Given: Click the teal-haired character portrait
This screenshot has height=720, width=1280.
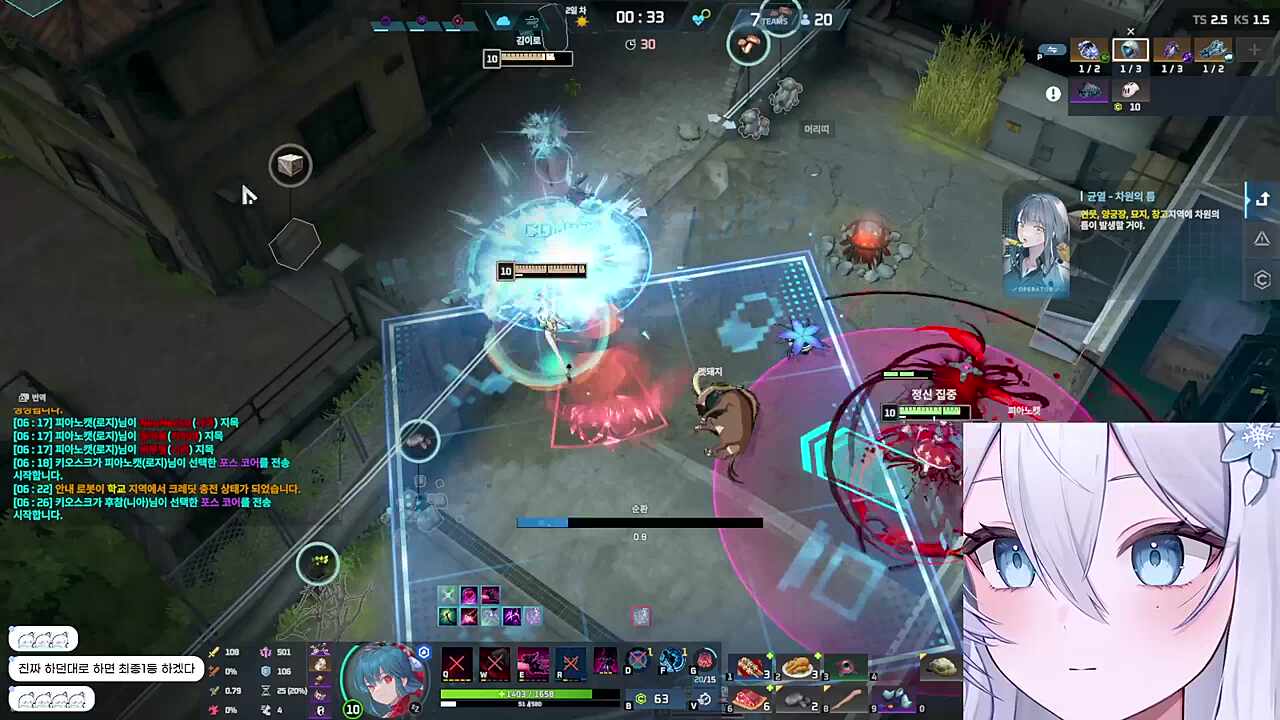Looking at the screenshot, I should (376, 678).
